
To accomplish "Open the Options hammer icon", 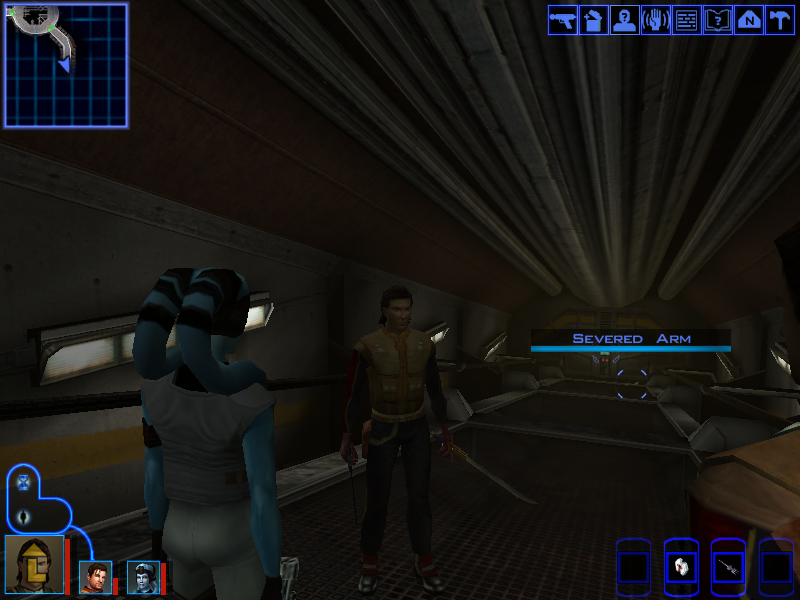I will pyautogui.click(x=779, y=20).
